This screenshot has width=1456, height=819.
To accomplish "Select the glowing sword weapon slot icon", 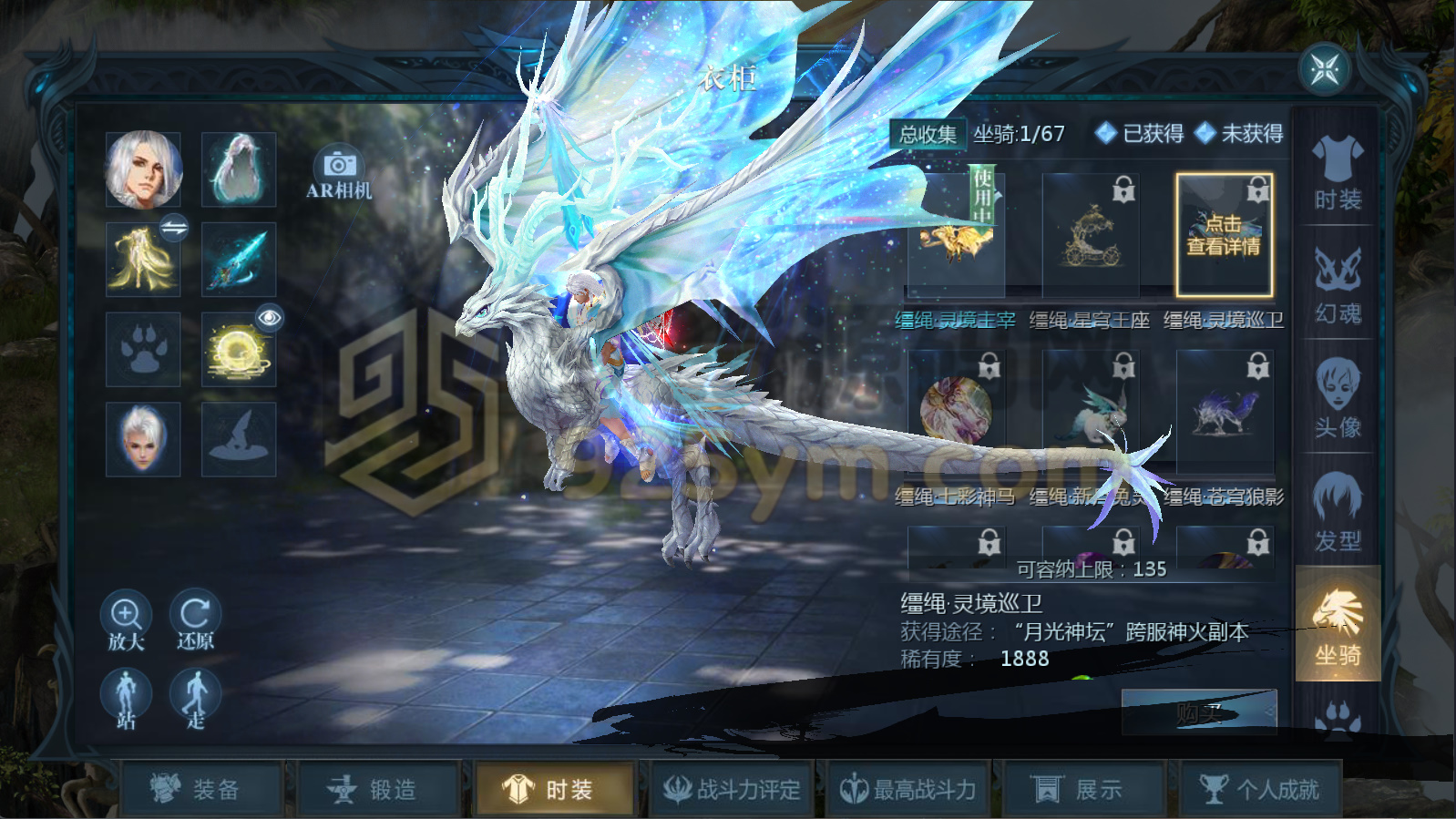I will (238, 260).
